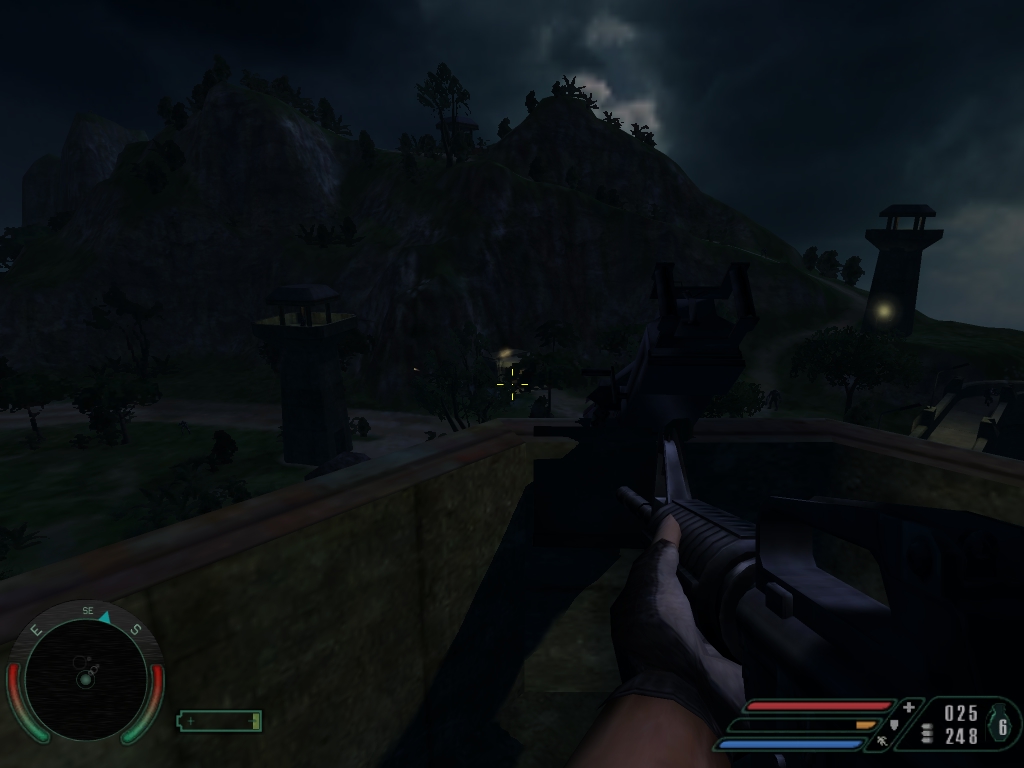
Task: Click the running man stamina icon
Action: [x=881, y=741]
